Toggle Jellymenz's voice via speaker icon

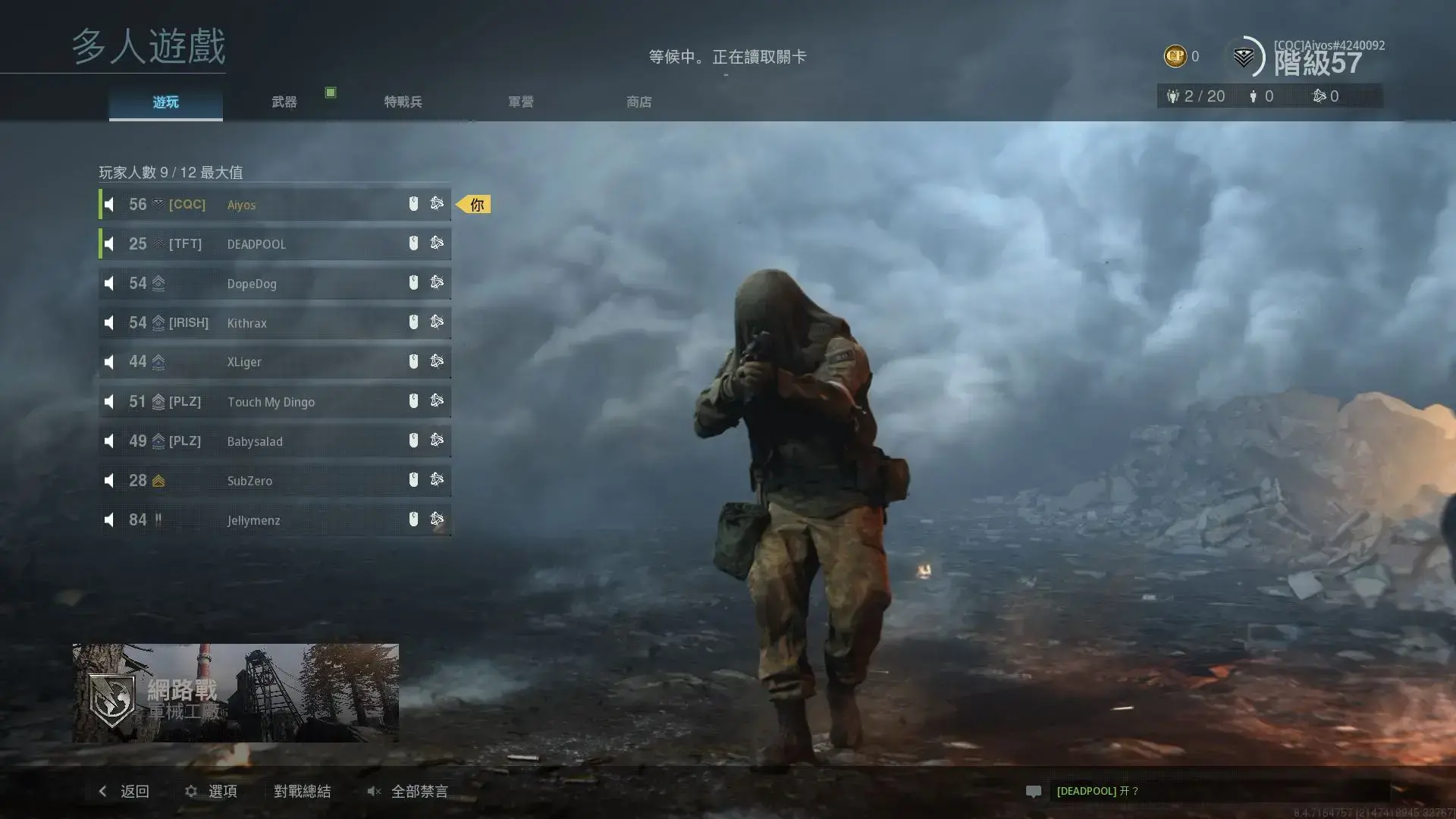tap(109, 519)
